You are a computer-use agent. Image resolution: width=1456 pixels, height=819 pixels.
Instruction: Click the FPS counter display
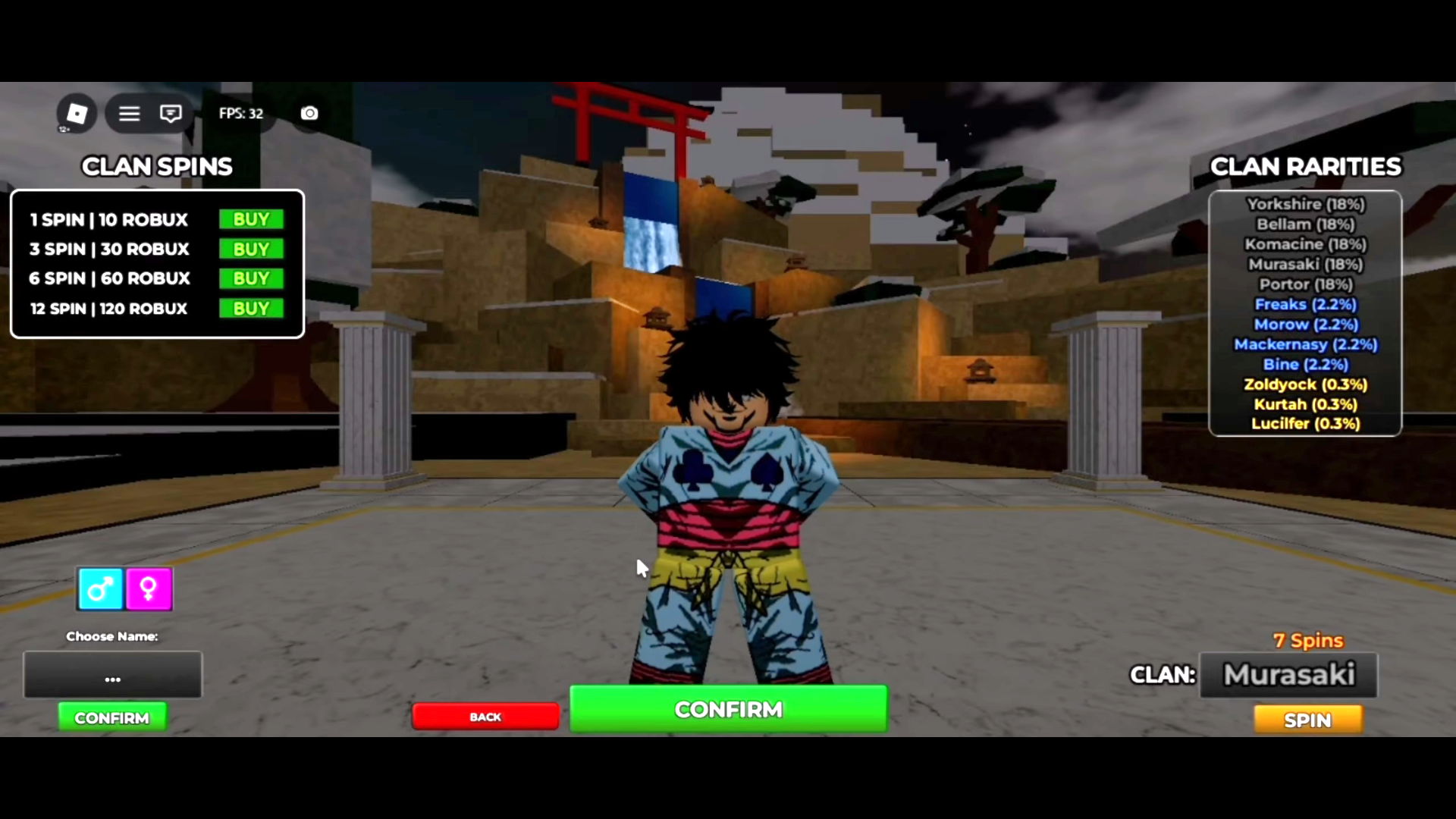tap(240, 113)
